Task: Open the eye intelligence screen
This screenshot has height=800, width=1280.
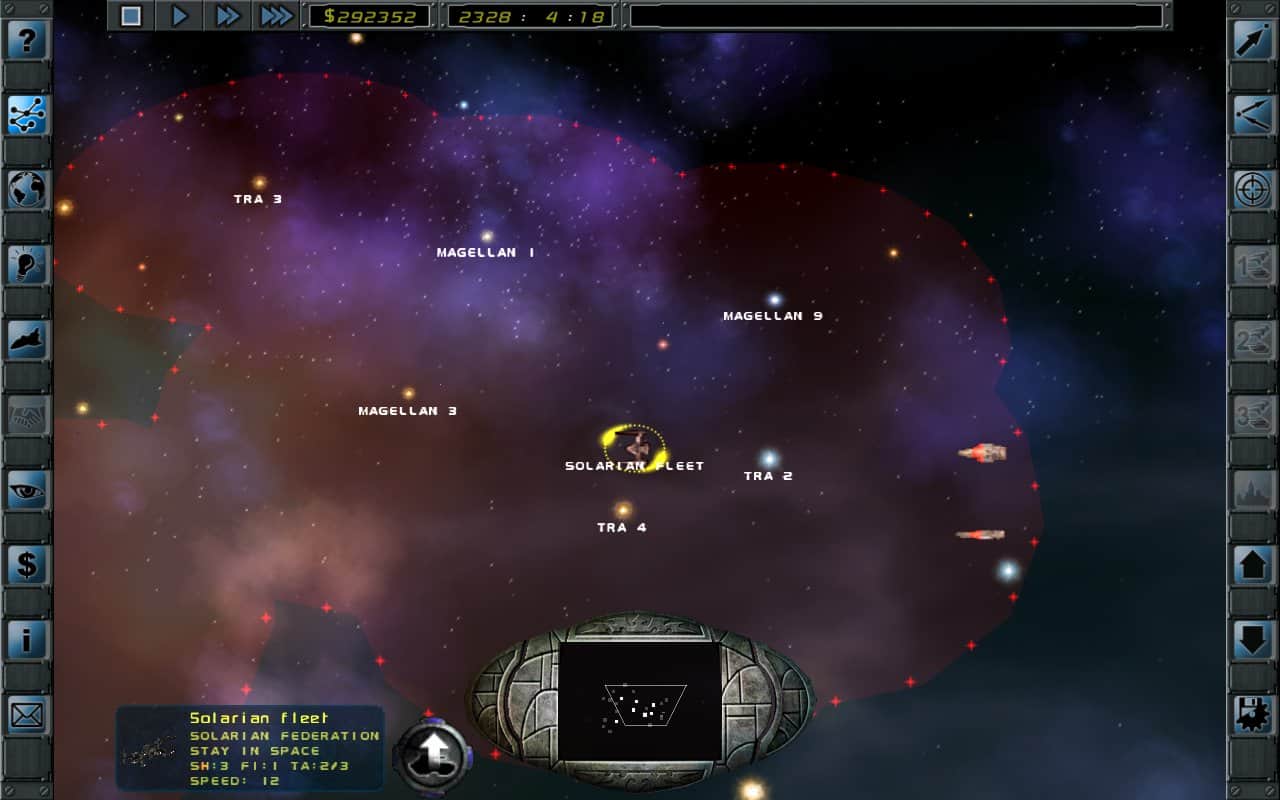Action: [x=28, y=490]
